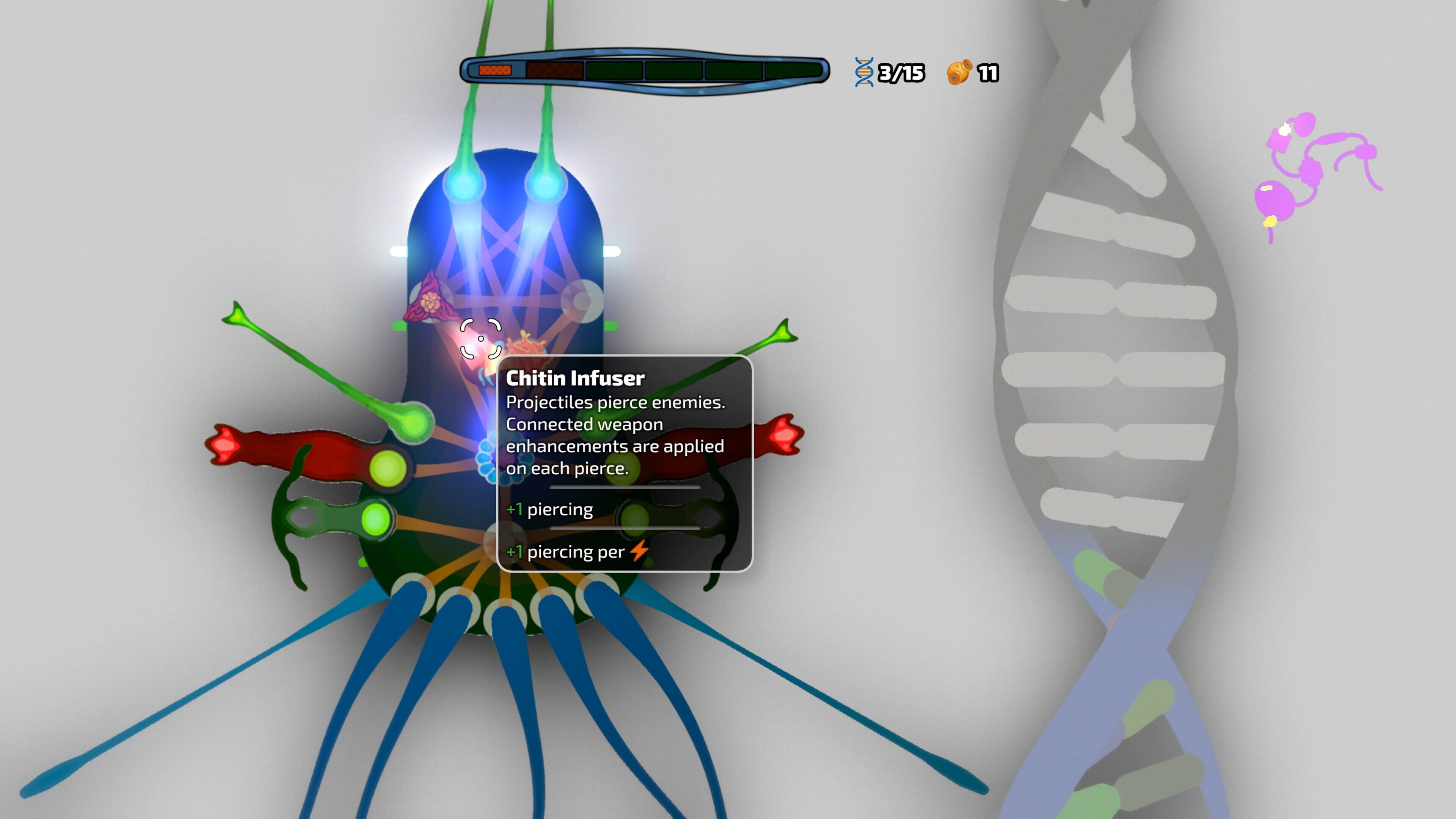
Task: Click the empty gray organ slot beside the red organ
Action: [x=582, y=300]
